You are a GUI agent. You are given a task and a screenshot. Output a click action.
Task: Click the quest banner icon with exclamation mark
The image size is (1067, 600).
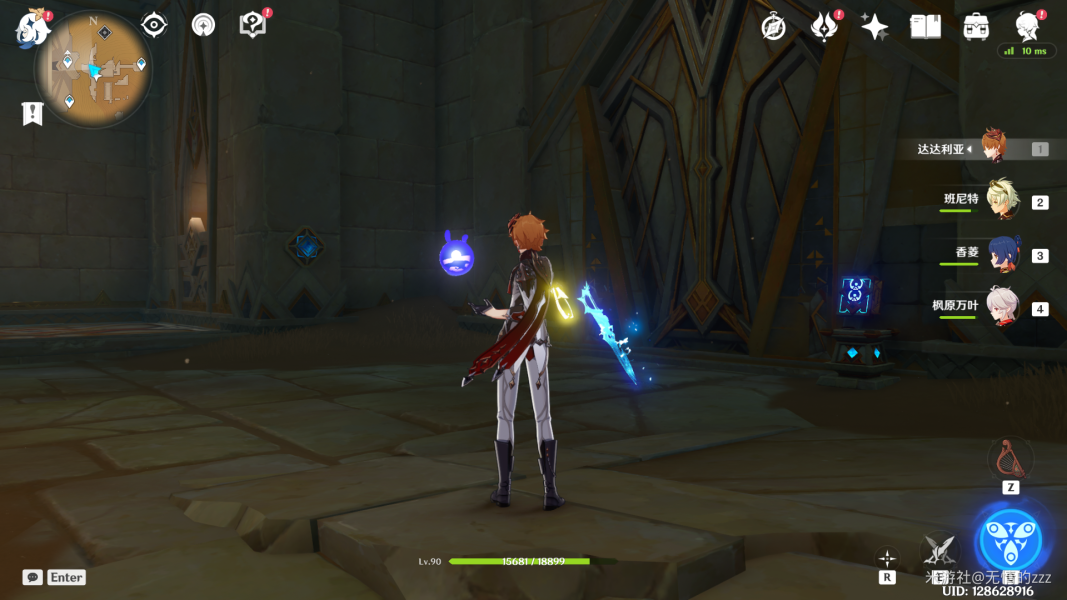tap(32, 114)
